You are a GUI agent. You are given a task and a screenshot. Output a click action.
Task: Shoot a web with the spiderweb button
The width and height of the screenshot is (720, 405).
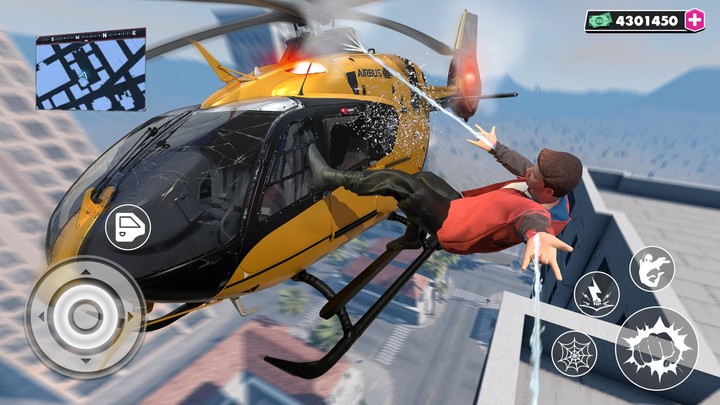coord(575,353)
